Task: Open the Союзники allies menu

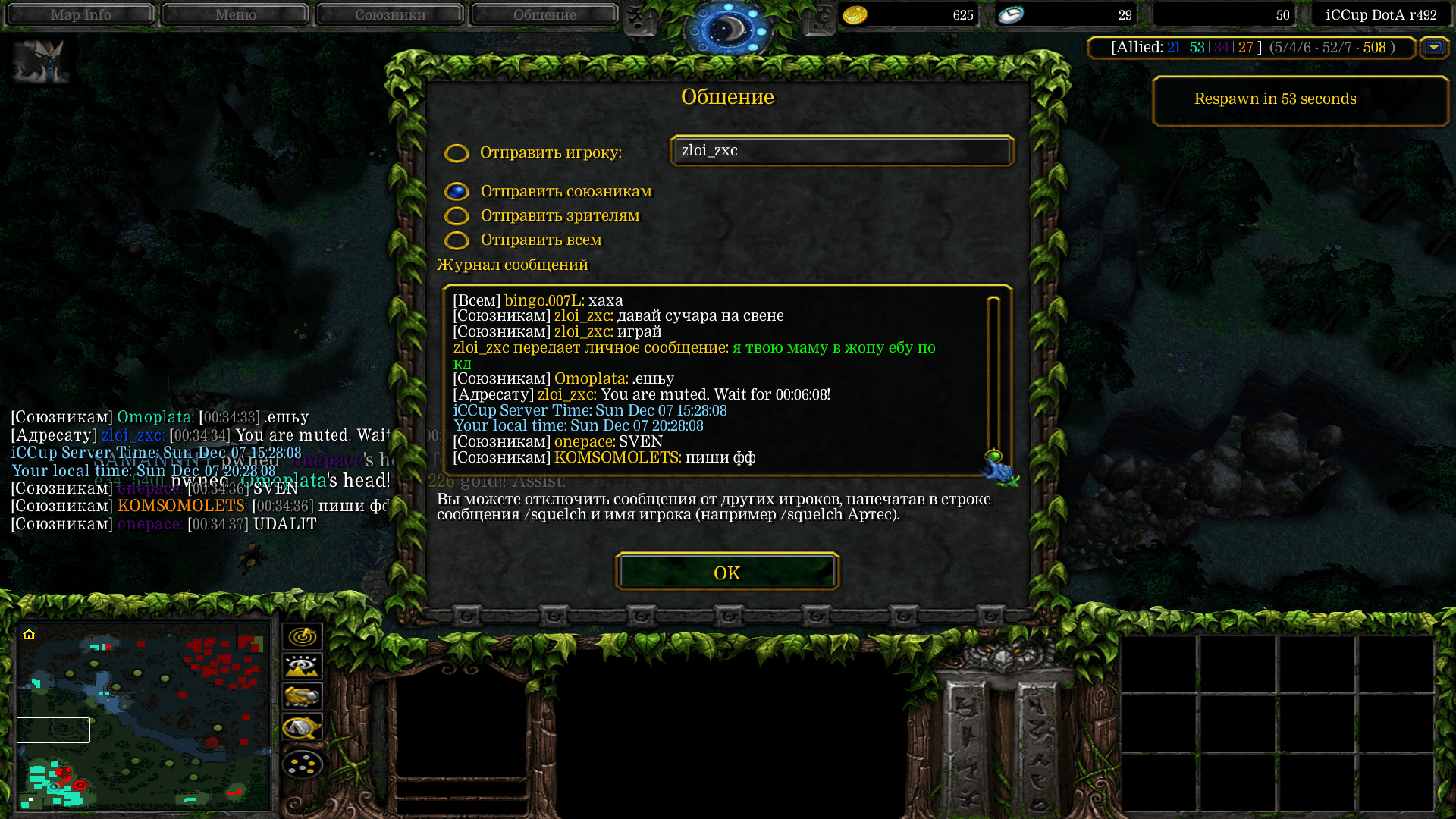Action: coord(390,14)
